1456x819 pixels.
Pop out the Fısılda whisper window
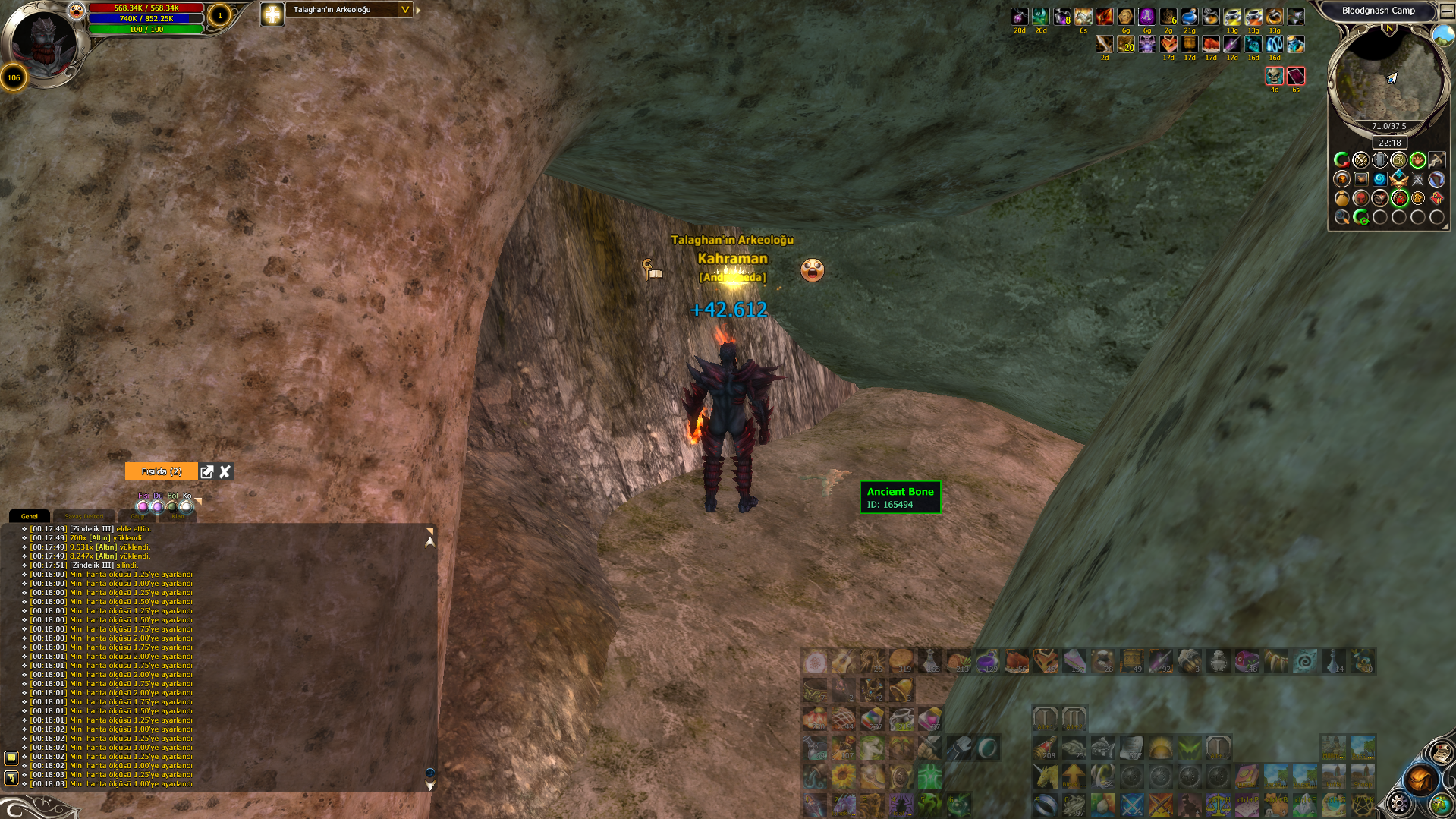tap(207, 472)
